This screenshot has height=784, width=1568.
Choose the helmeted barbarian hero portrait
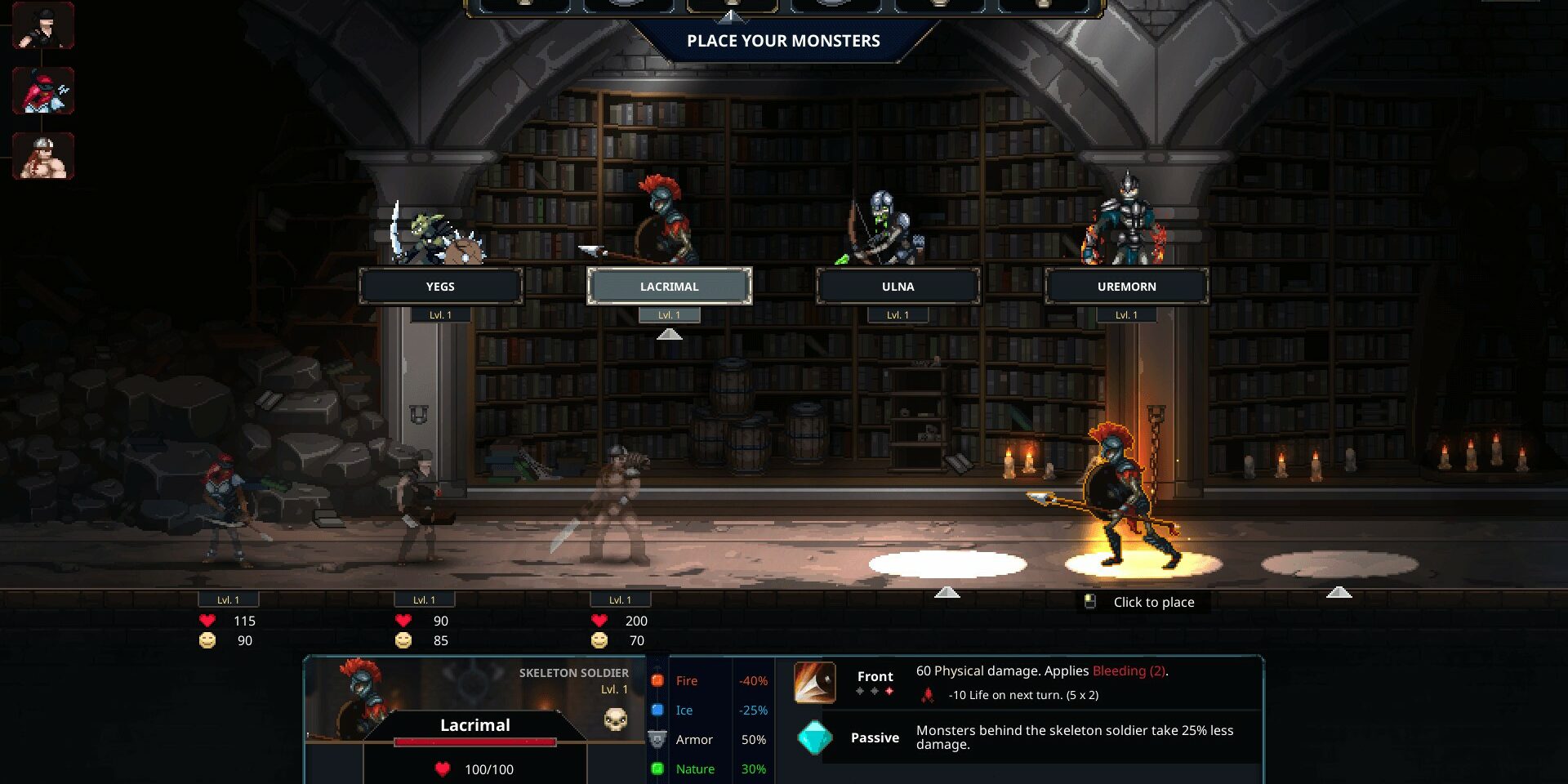point(43,156)
